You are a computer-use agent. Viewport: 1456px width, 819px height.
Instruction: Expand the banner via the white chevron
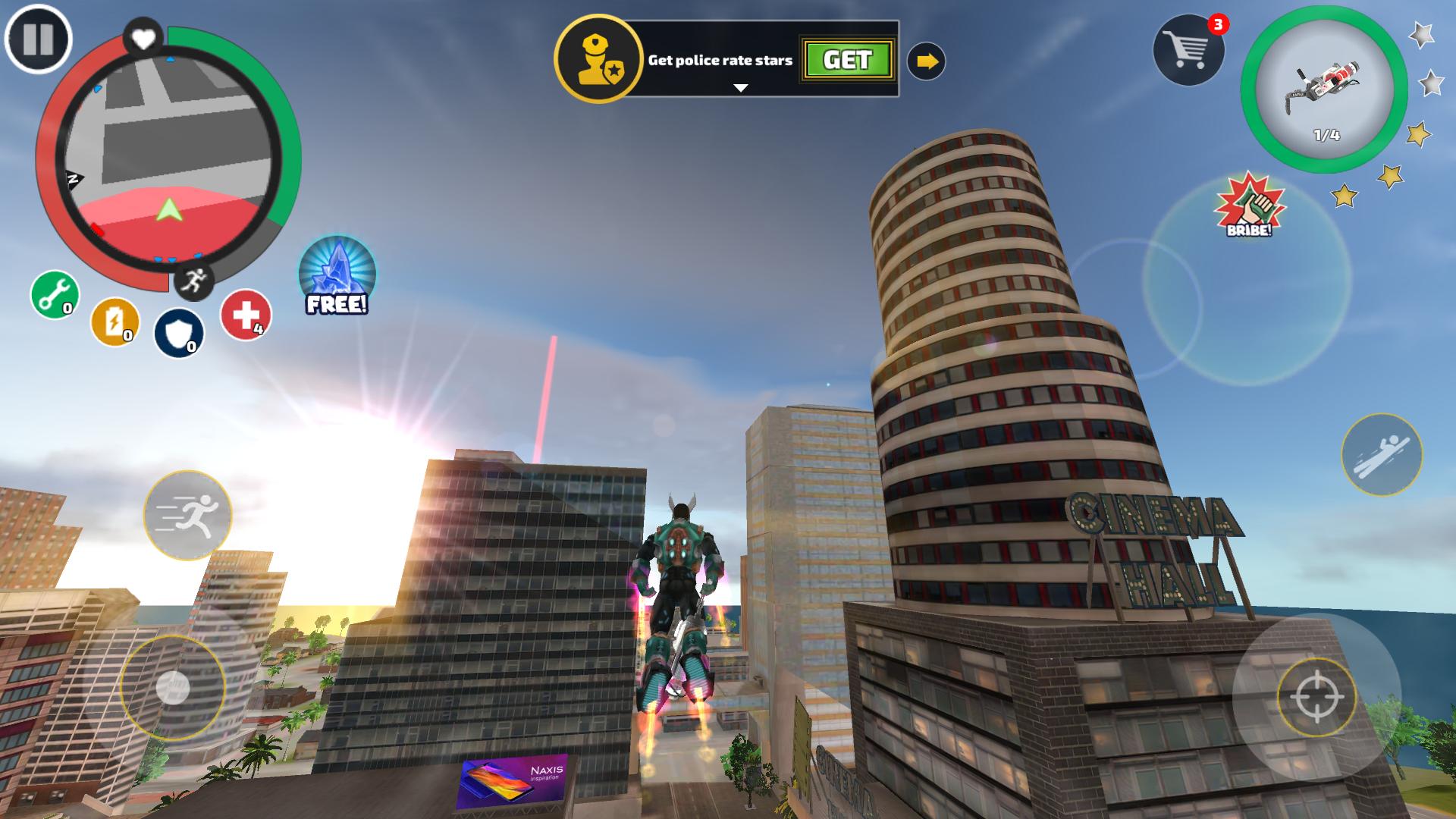738,88
